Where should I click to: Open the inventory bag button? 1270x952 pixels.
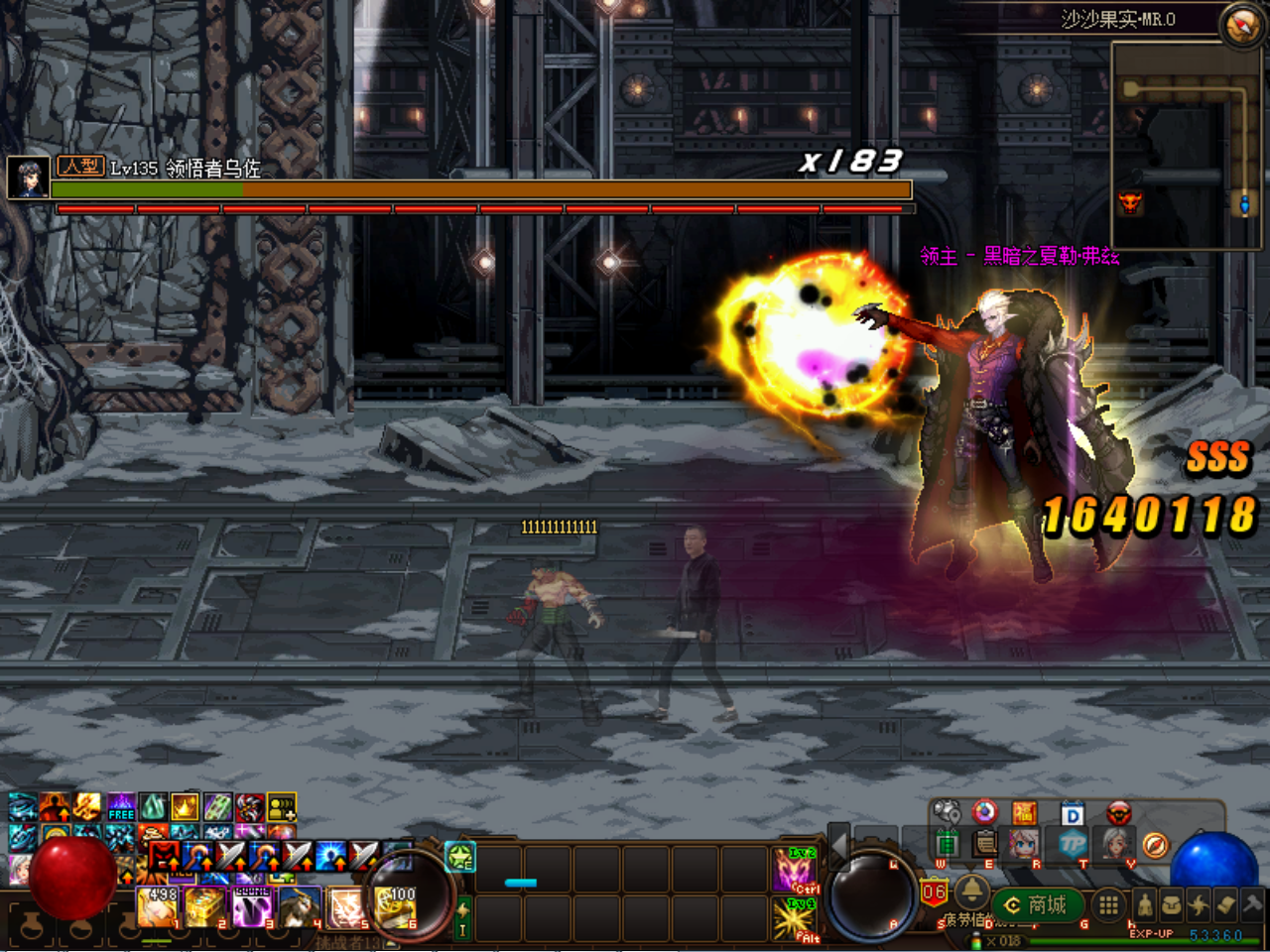point(1172,904)
